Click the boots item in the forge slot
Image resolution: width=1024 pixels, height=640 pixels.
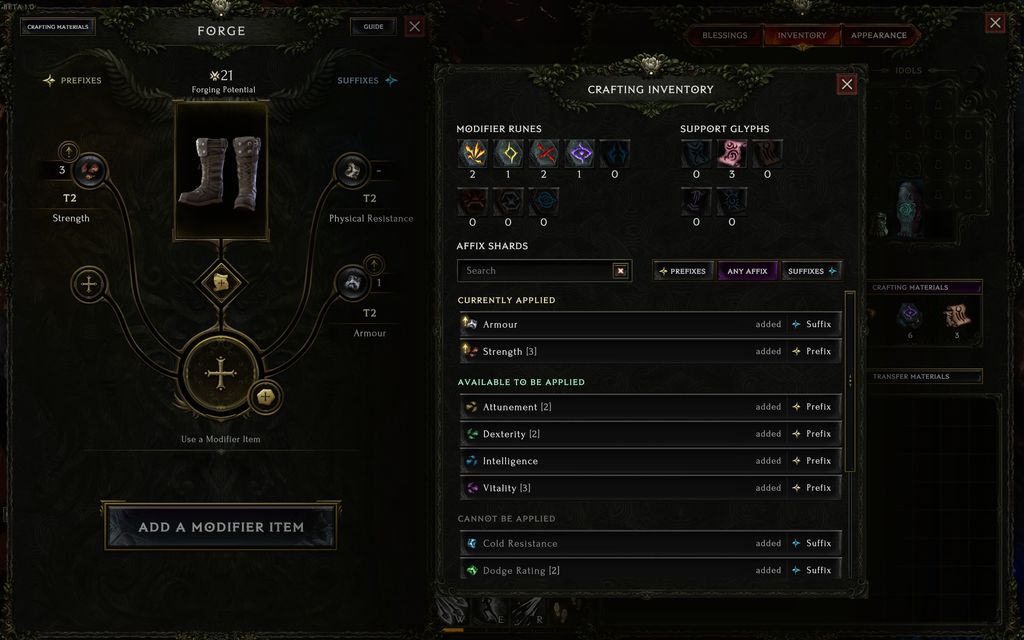pyautogui.click(x=221, y=171)
